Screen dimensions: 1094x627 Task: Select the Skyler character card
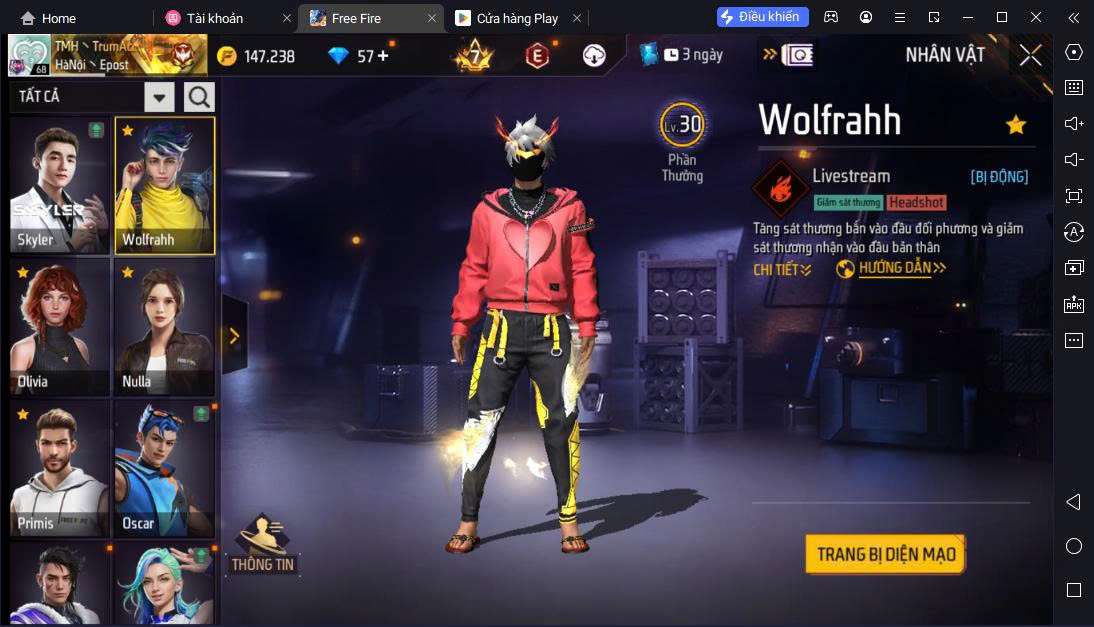click(60, 186)
